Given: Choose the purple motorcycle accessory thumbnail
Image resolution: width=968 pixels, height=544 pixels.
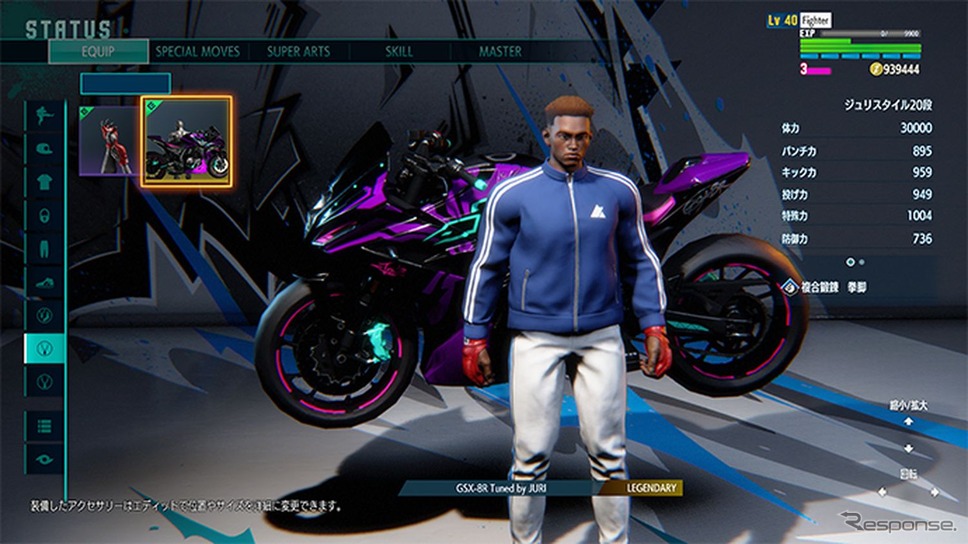Looking at the screenshot, I should 187,141.
